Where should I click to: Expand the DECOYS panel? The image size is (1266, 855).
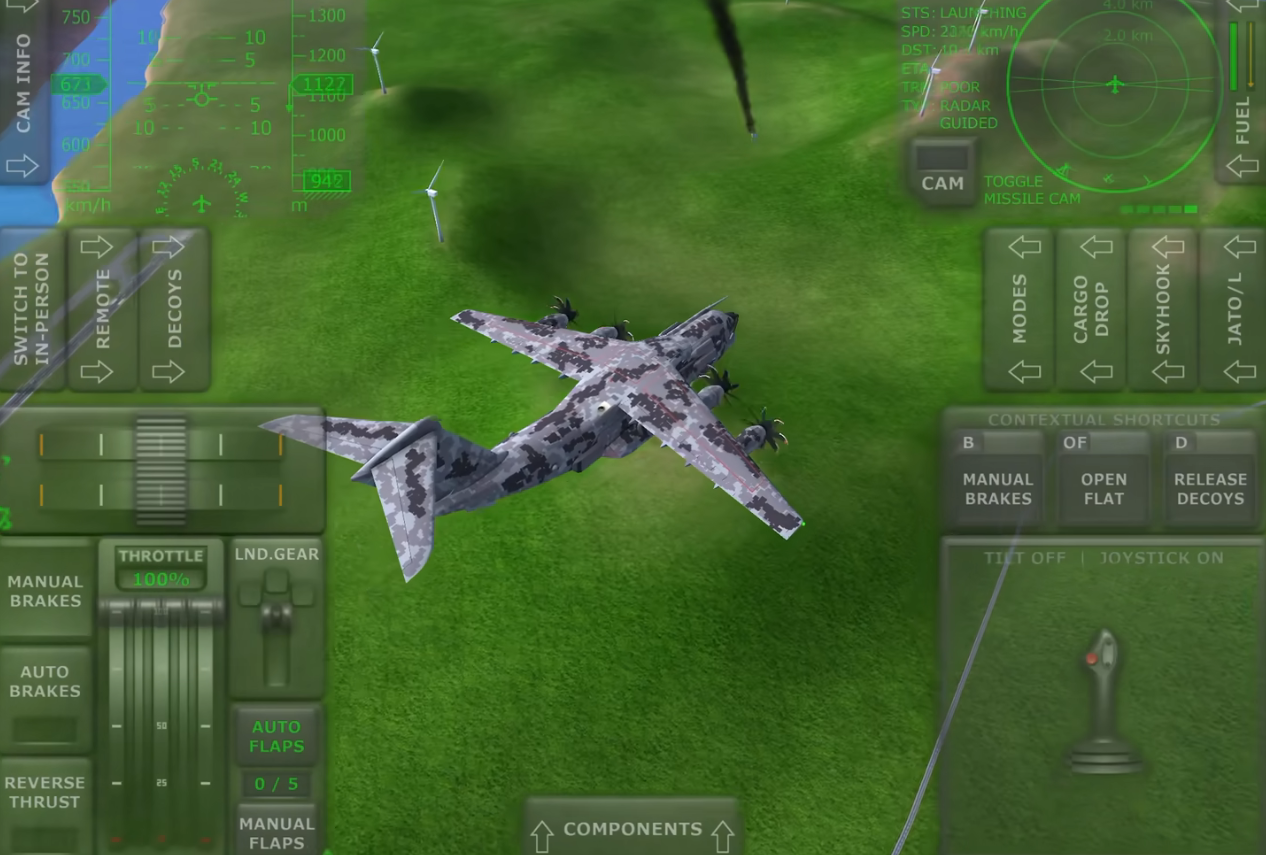pyautogui.click(x=174, y=309)
